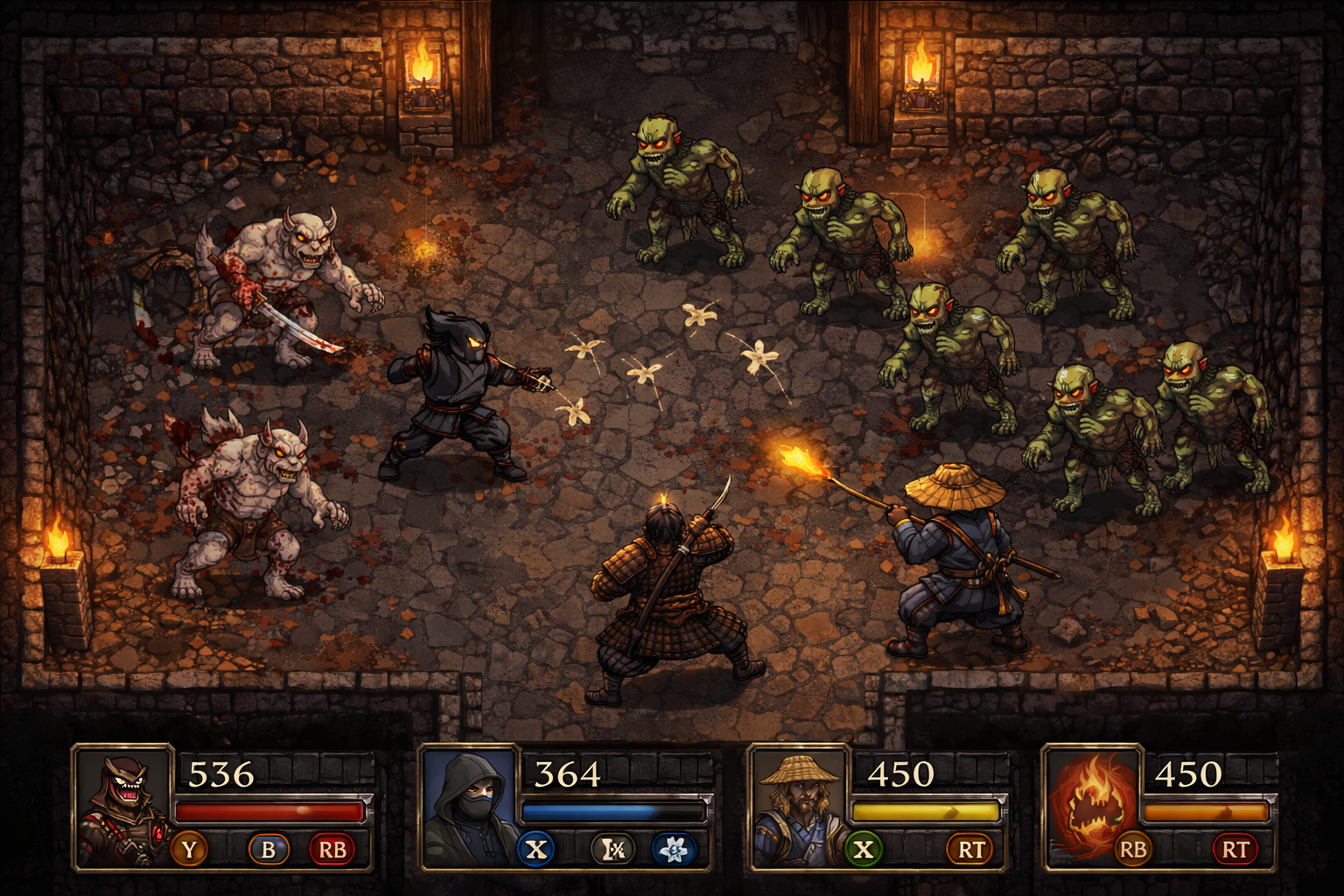Image resolution: width=1344 pixels, height=896 pixels.
Task: Activate the RB skill next to the 536 HP bar
Action: pyautogui.click(x=332, y=848)
